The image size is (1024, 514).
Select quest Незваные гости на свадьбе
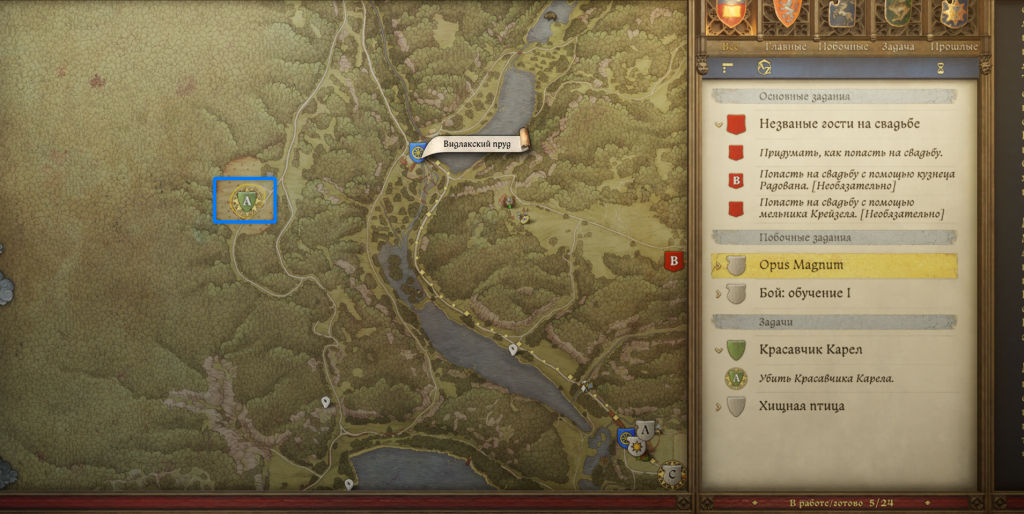coord(838,124)
